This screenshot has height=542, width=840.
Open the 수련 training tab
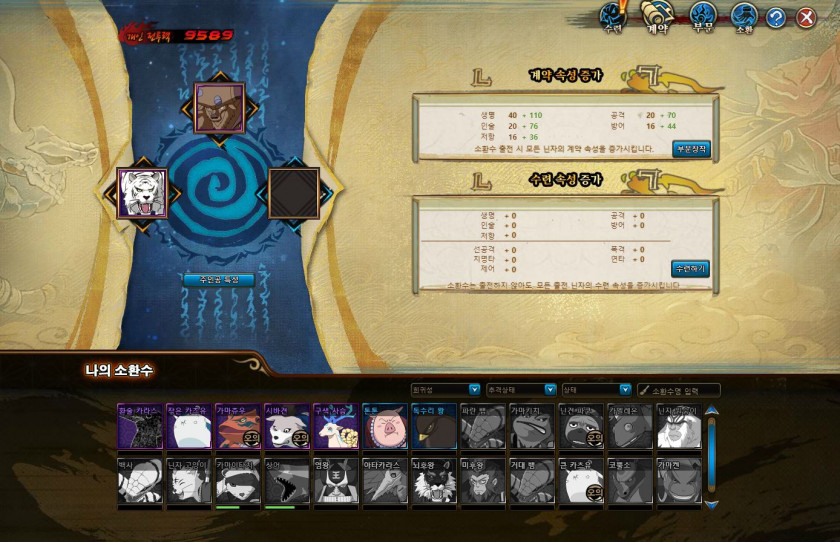coord(612,16)
